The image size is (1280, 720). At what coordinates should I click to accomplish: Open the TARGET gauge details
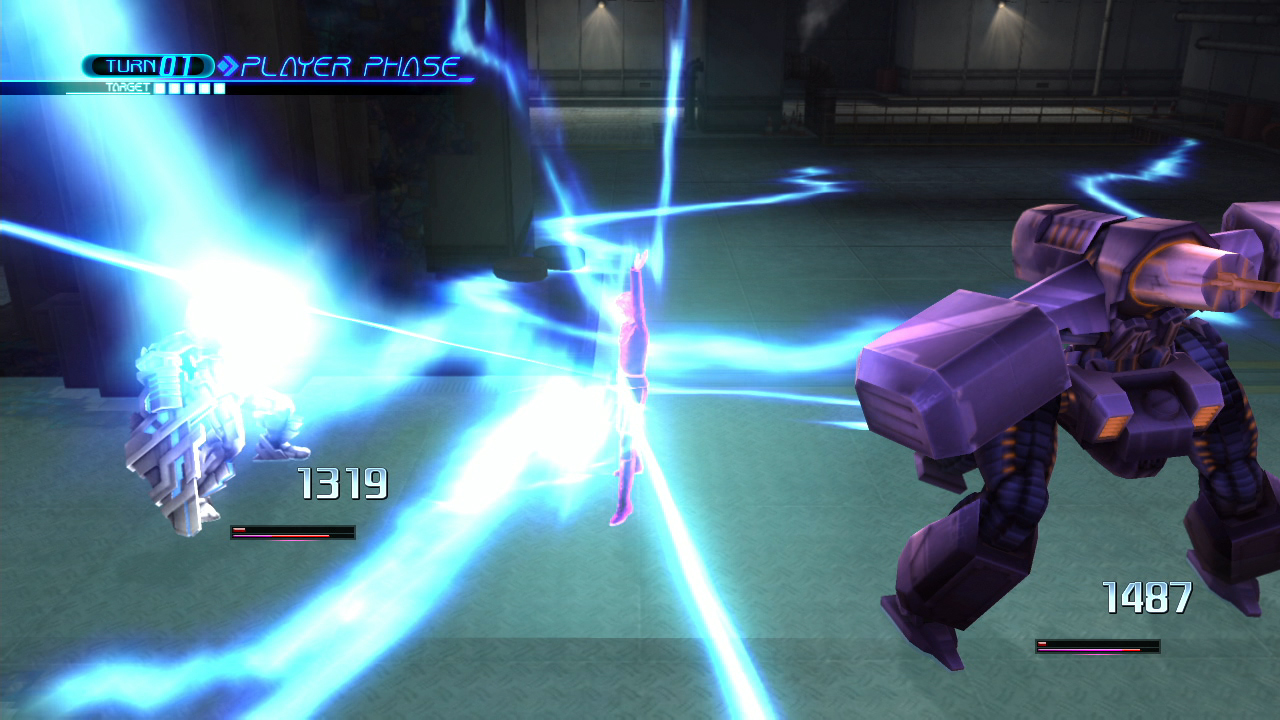pos(190,87)
